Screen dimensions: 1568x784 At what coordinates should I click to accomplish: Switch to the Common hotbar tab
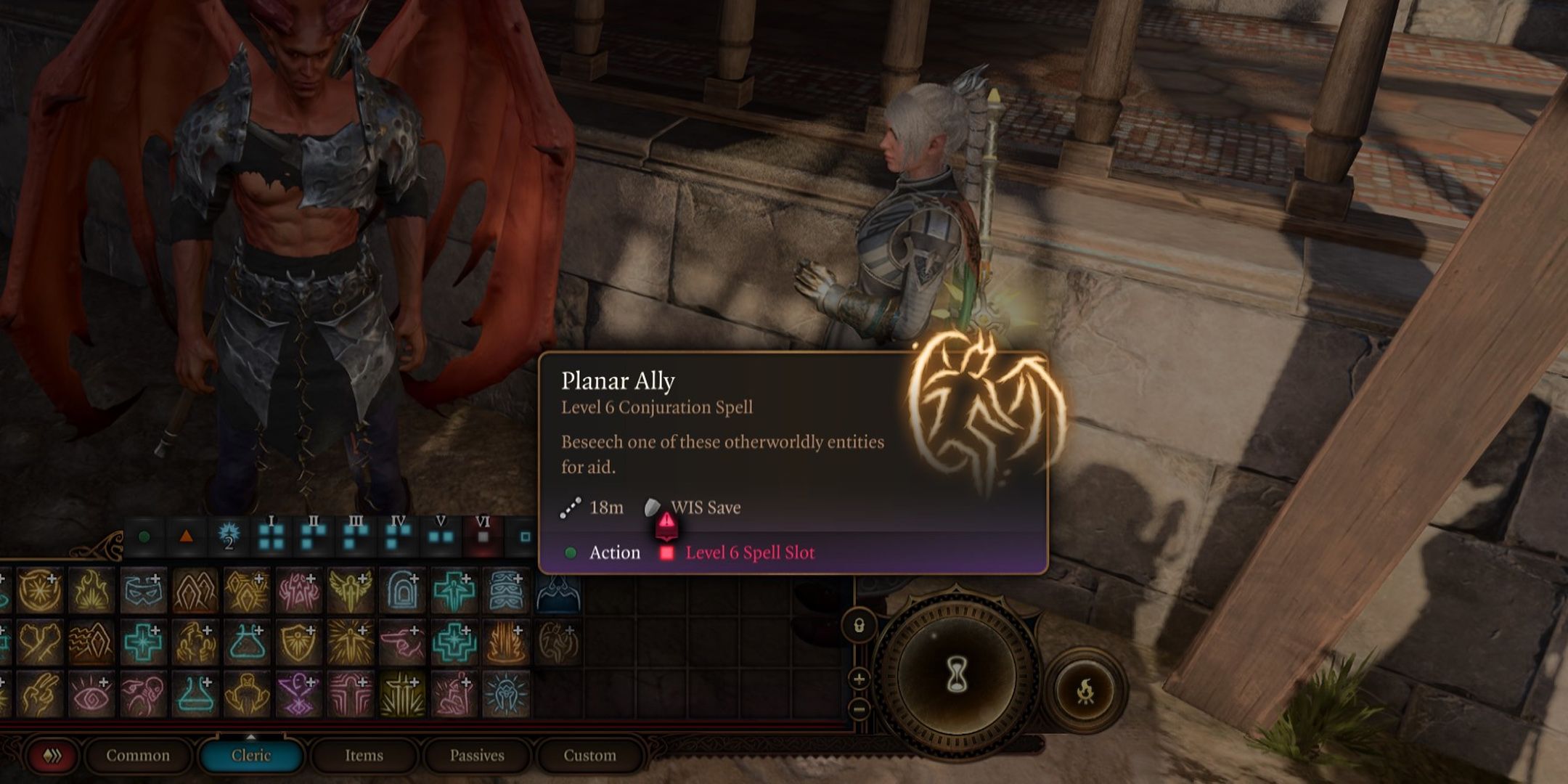click(138, 756)
